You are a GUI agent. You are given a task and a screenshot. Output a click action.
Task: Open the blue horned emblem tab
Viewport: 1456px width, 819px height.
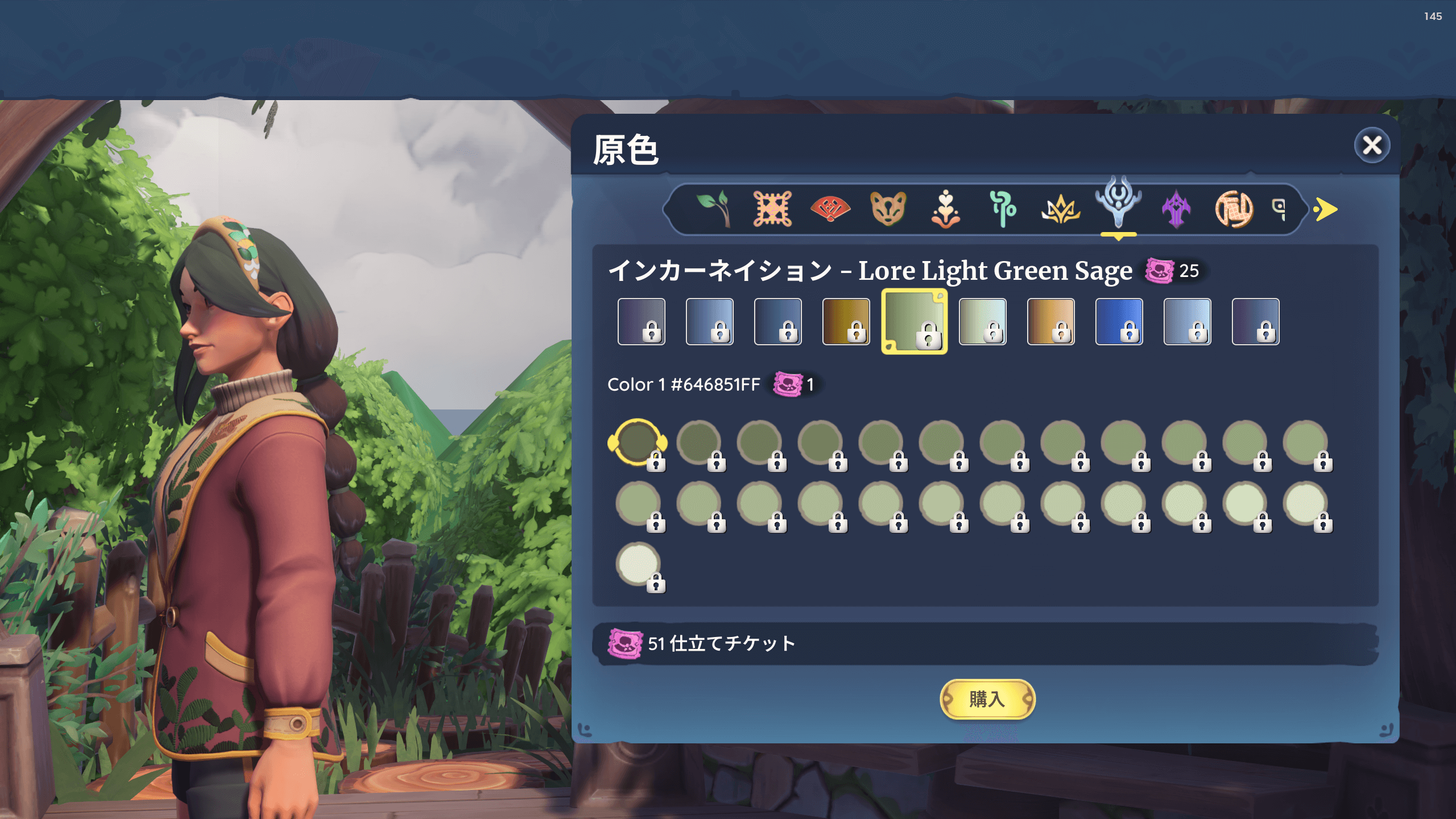1118,205
